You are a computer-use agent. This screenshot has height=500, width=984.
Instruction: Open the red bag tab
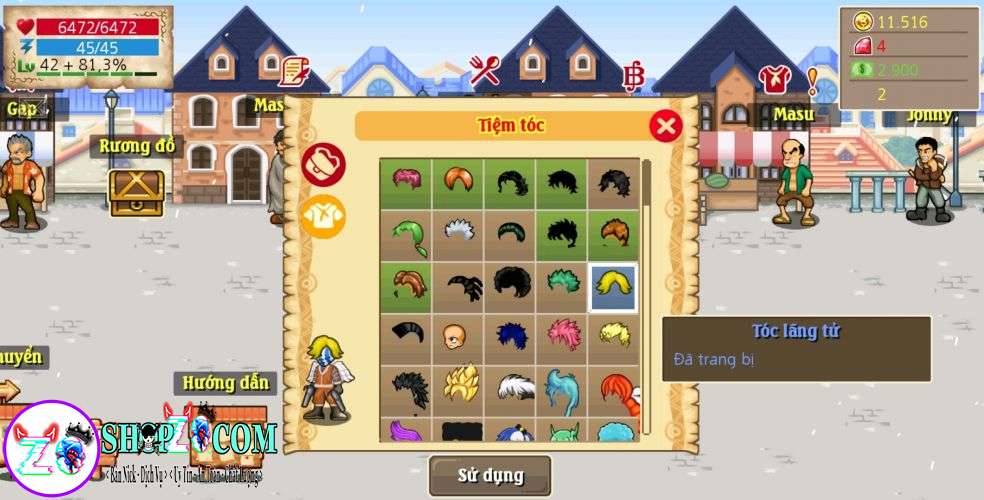[x=323, y=164]
